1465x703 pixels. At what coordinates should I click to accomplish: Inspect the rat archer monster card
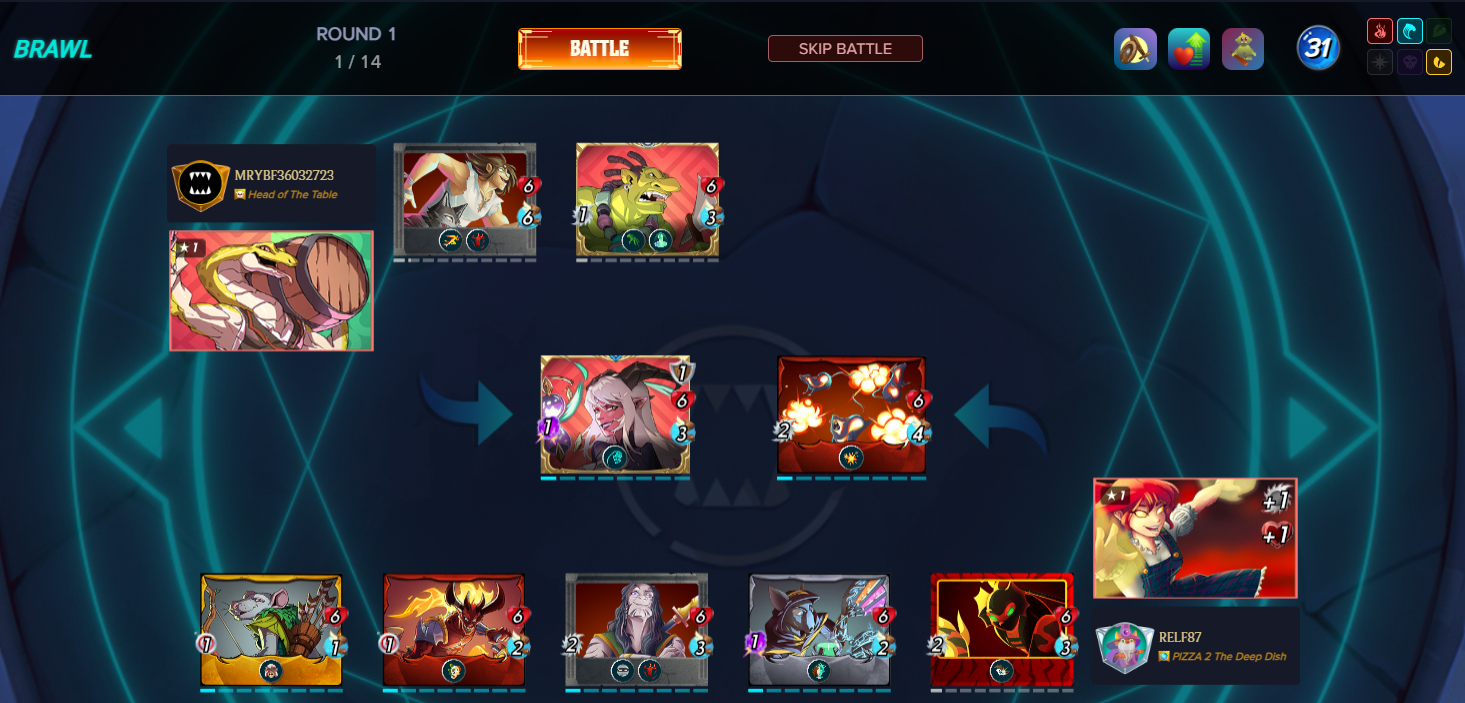click(271, 630)
